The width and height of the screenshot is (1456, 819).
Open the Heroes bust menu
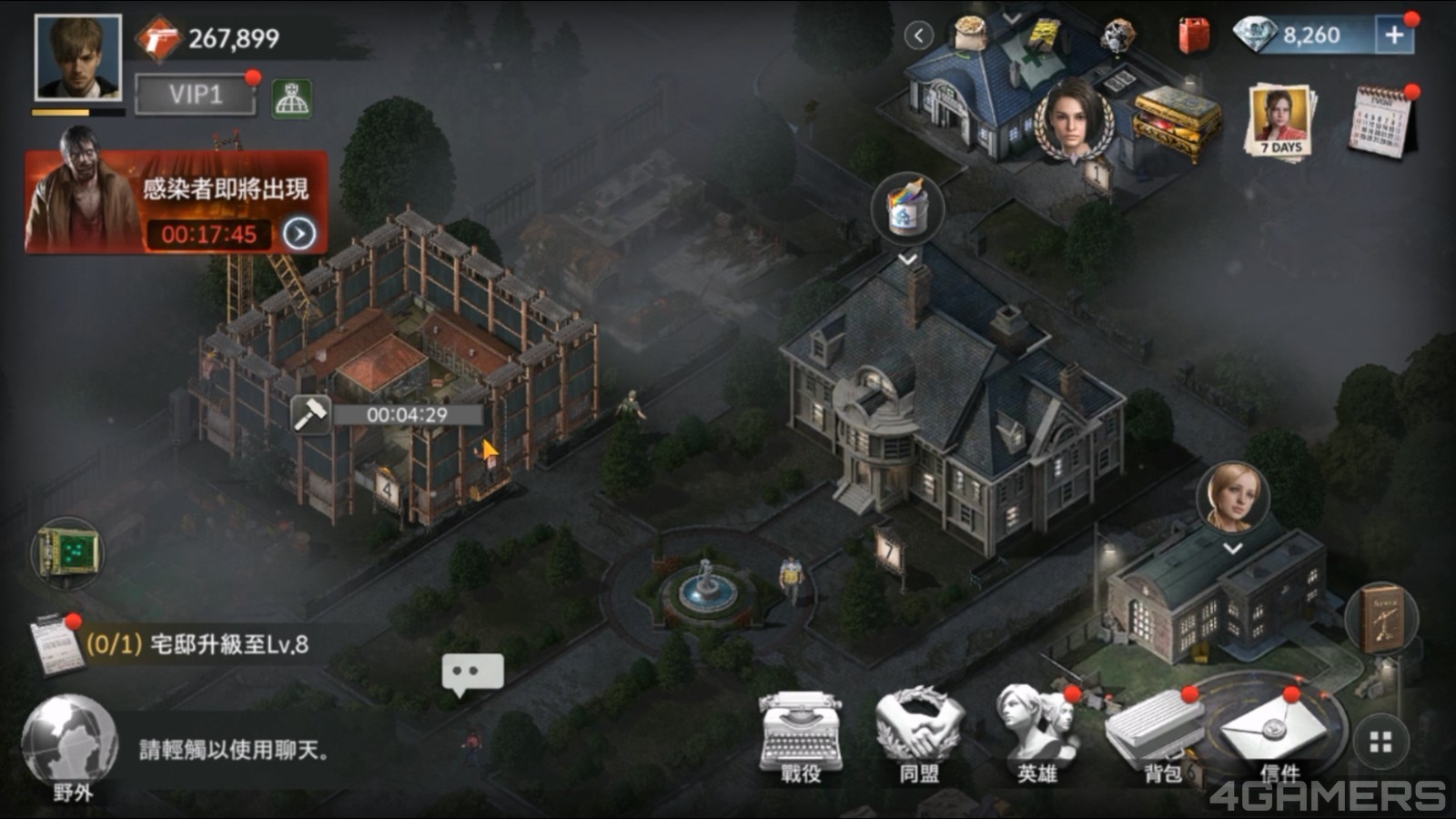[1037, 733]
